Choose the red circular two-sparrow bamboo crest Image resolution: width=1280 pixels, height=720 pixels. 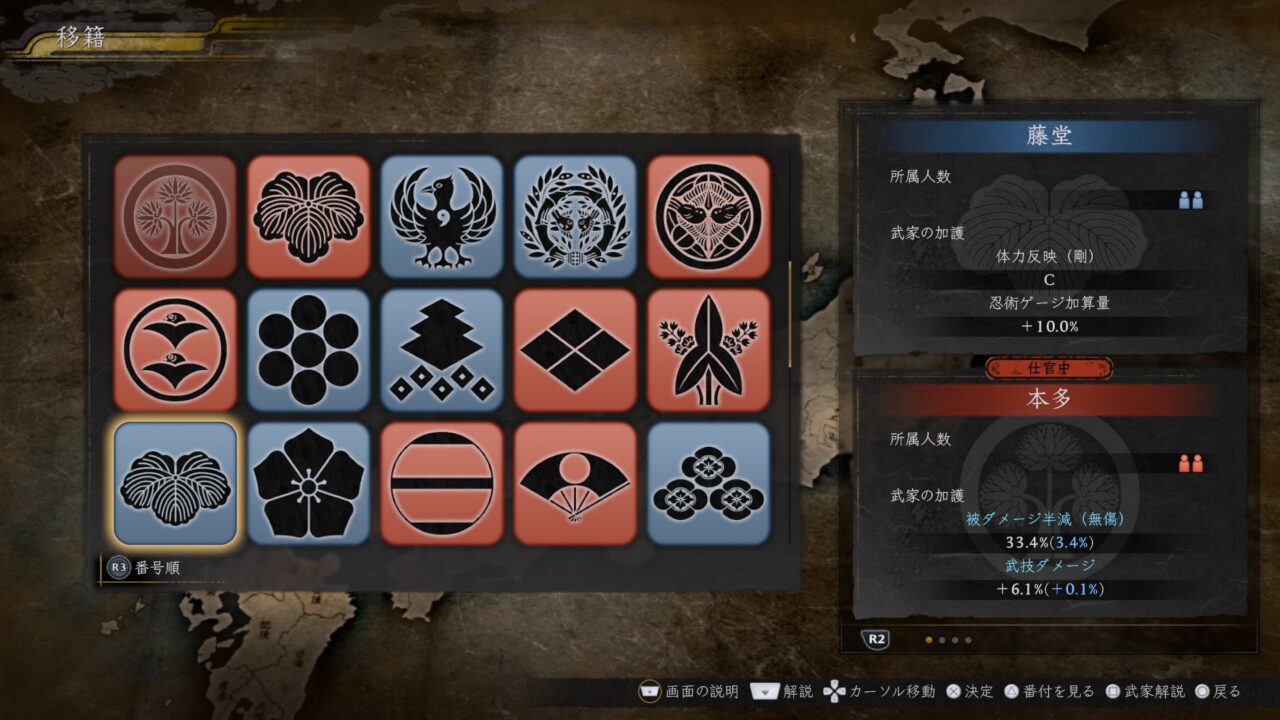(708, 216)
